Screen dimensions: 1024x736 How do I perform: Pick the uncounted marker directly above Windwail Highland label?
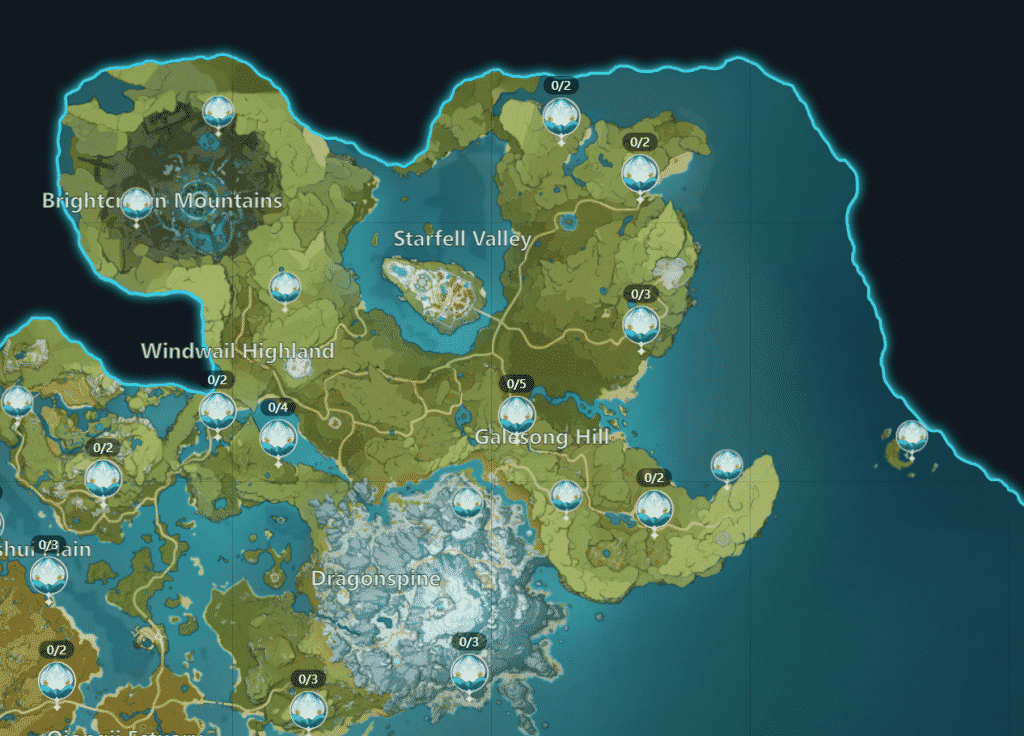(285, 288)
